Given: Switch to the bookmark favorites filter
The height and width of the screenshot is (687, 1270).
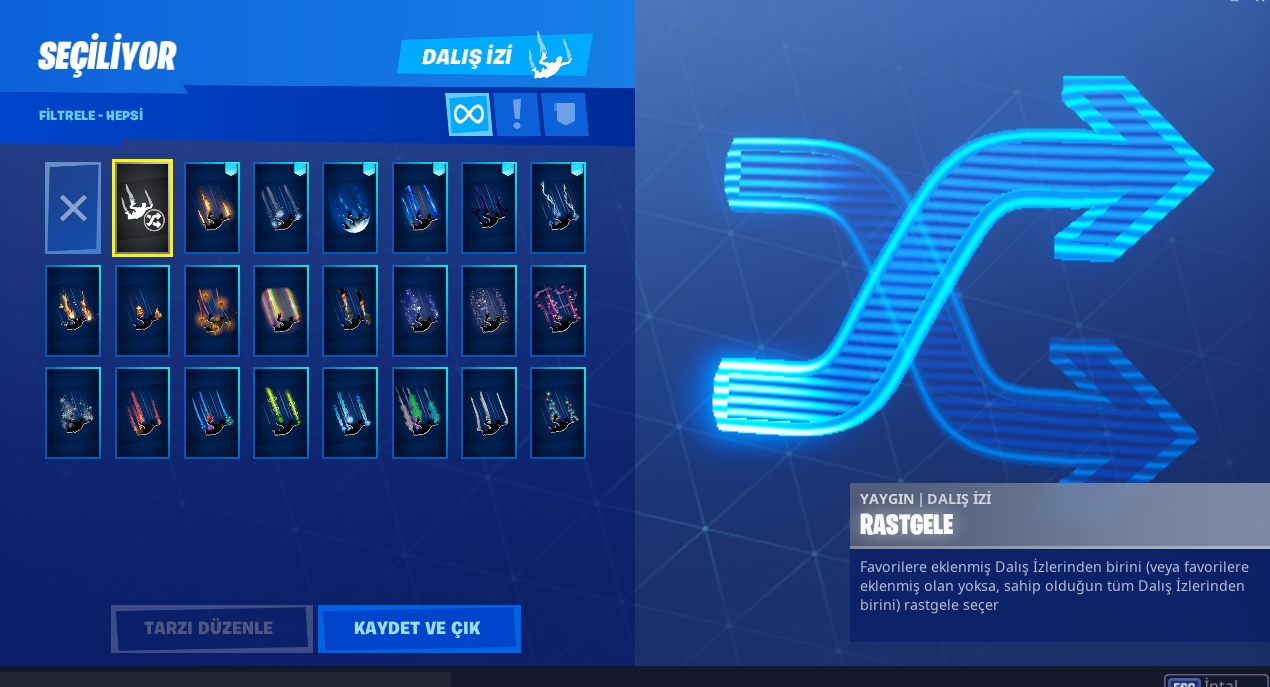Looking at the screenshot, I should [x=565, y=114].
